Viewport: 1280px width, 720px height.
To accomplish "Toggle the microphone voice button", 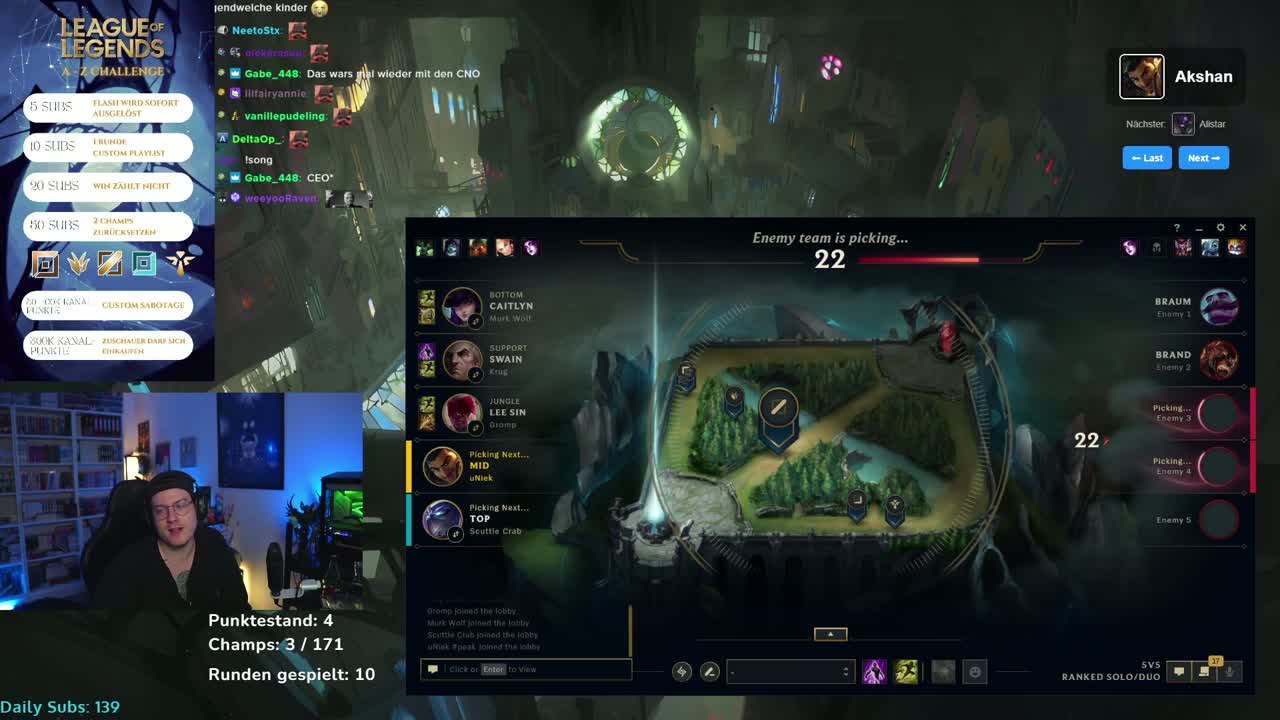I will 1230,672.
